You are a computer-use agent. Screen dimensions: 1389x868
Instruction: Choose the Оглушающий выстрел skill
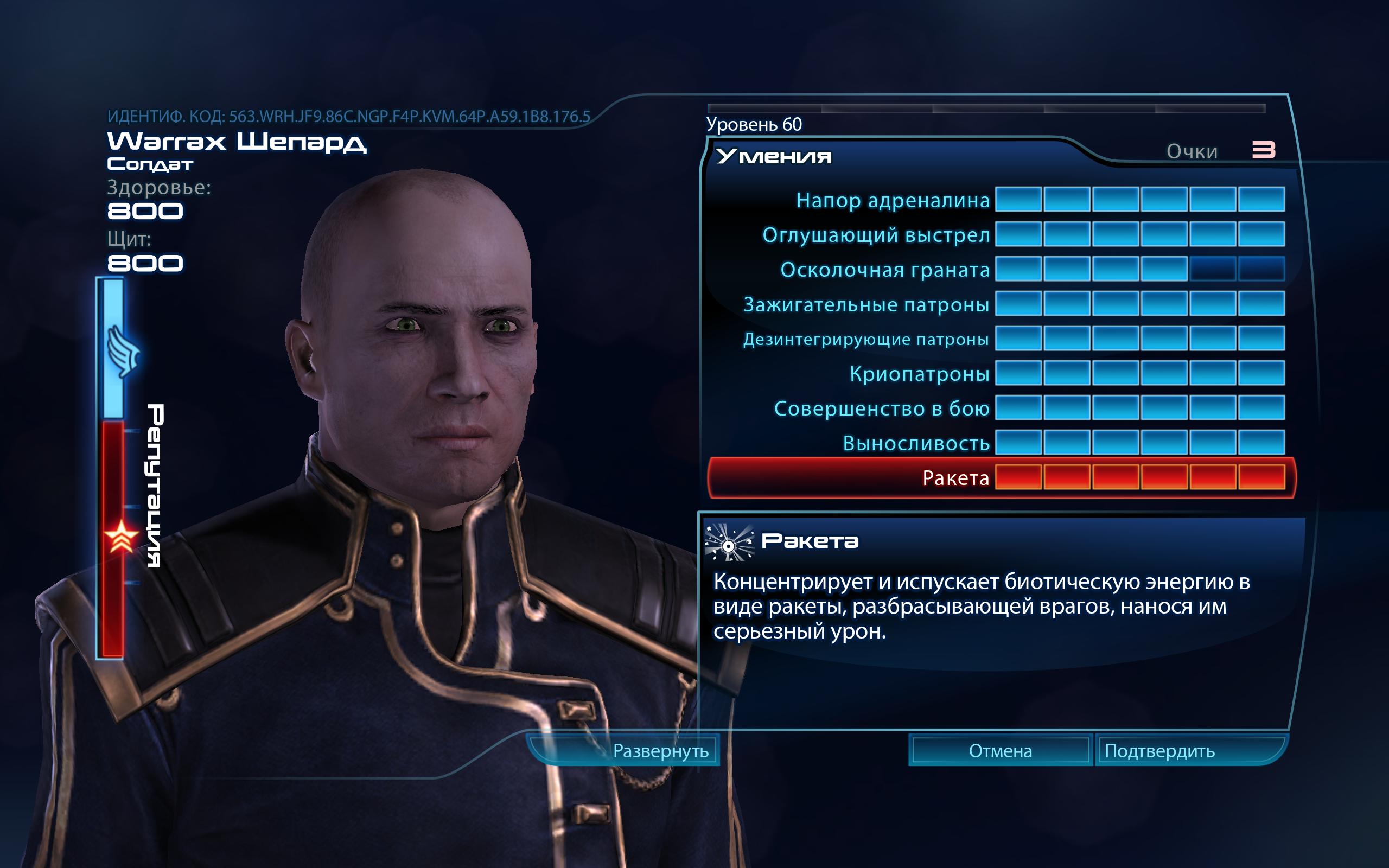(876, 235)
